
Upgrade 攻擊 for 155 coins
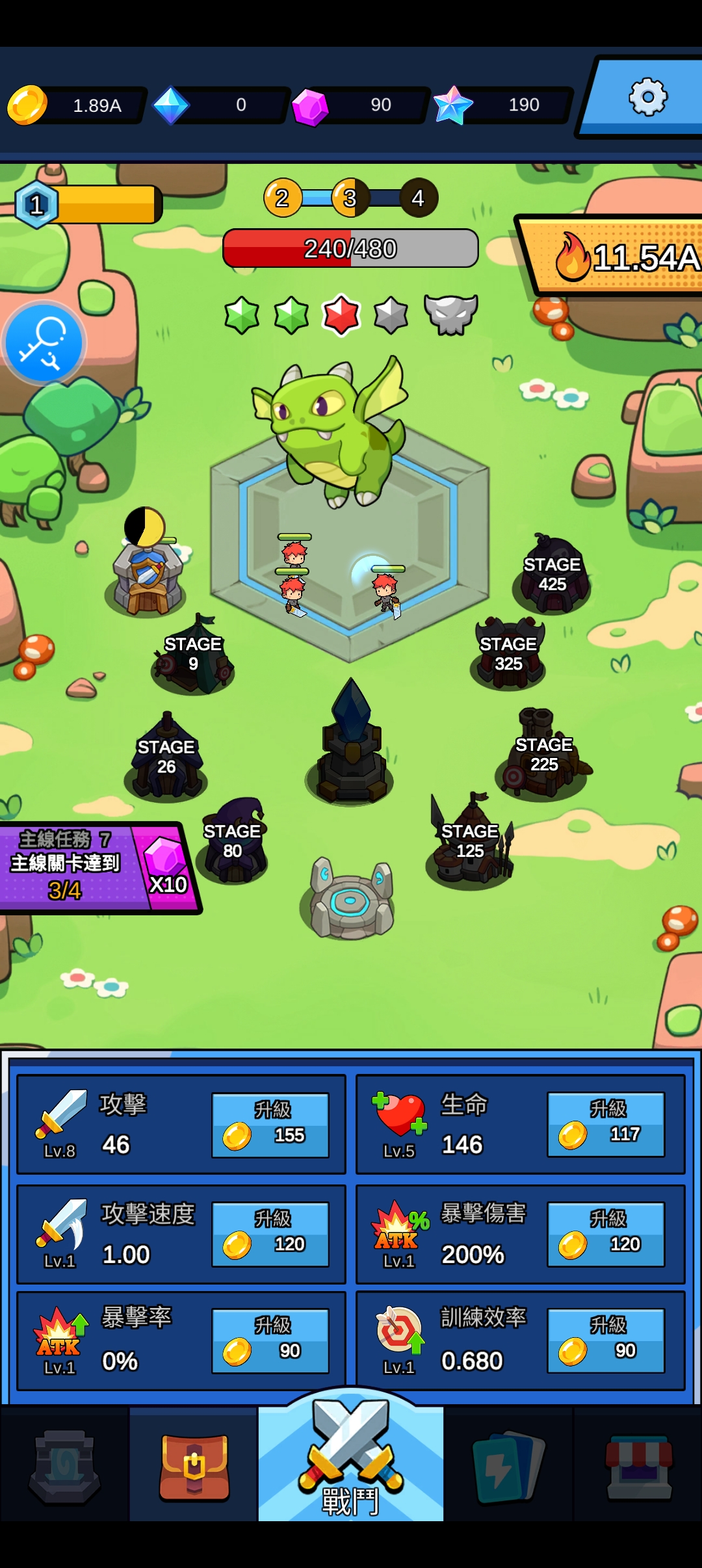270,1125
